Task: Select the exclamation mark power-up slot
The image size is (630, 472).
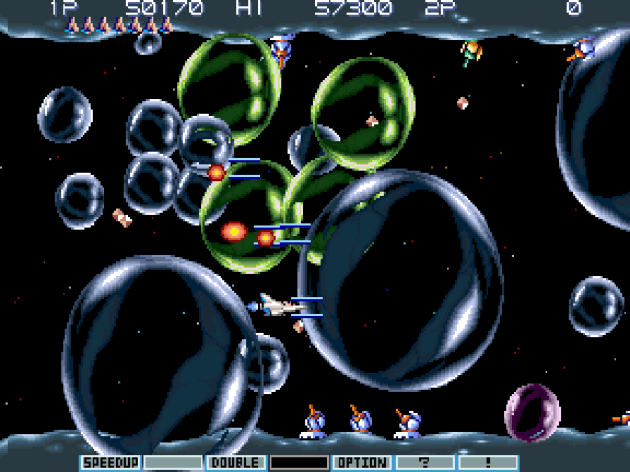Action: pos(487,463)
